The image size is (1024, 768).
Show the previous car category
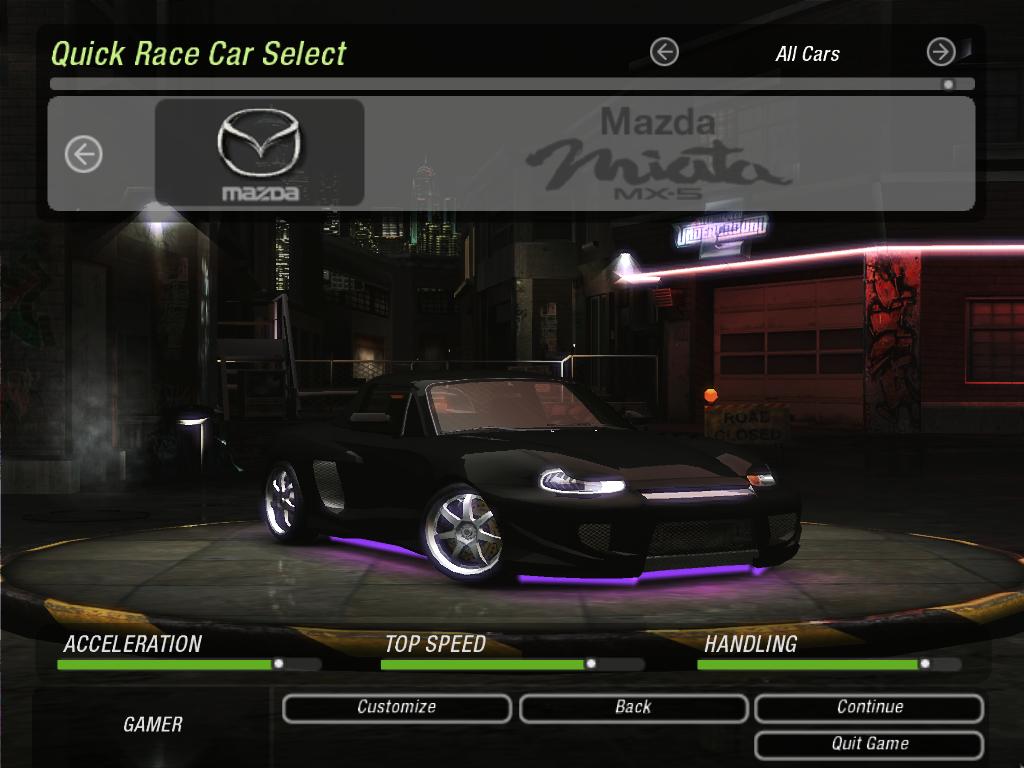click(664, 52)
